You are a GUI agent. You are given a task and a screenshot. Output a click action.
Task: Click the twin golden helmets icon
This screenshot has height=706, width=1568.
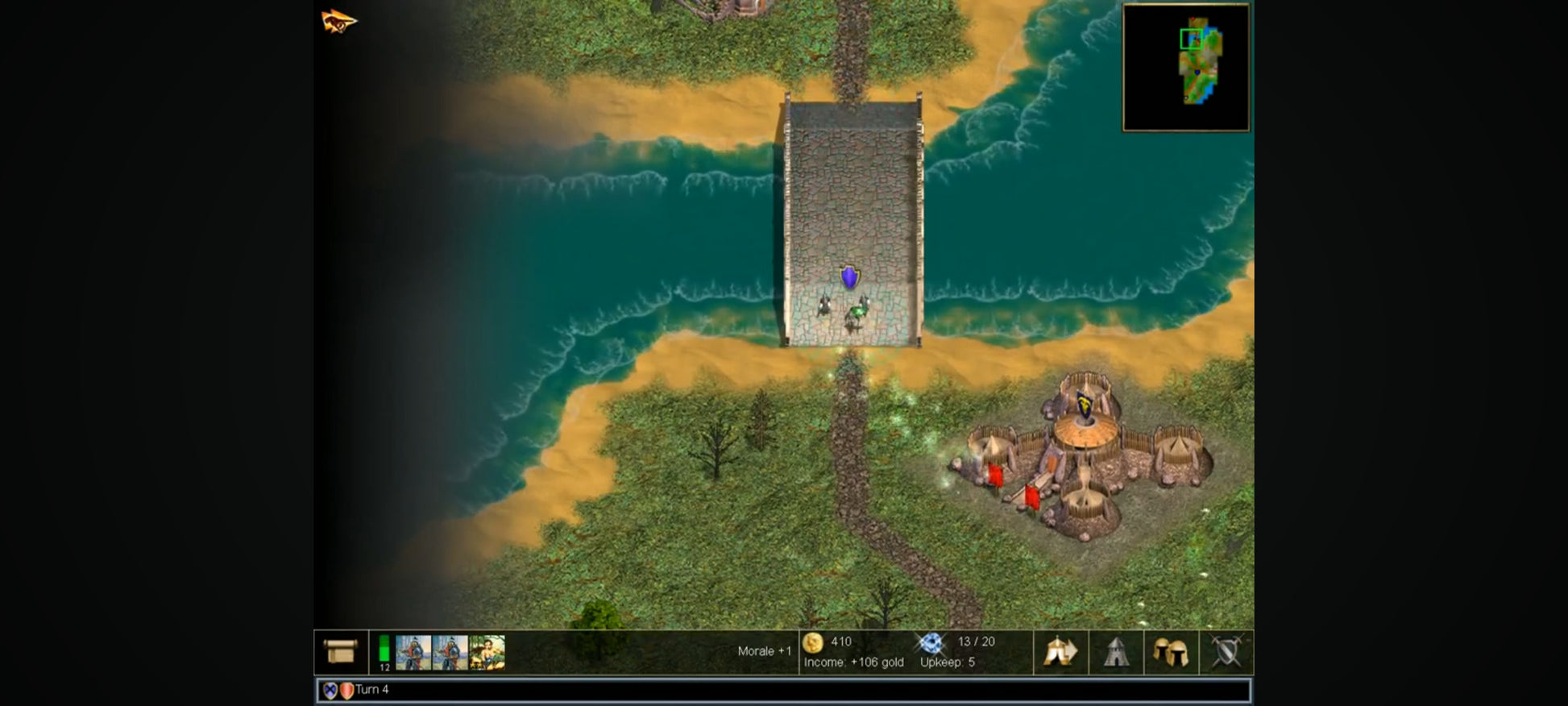1171,651
